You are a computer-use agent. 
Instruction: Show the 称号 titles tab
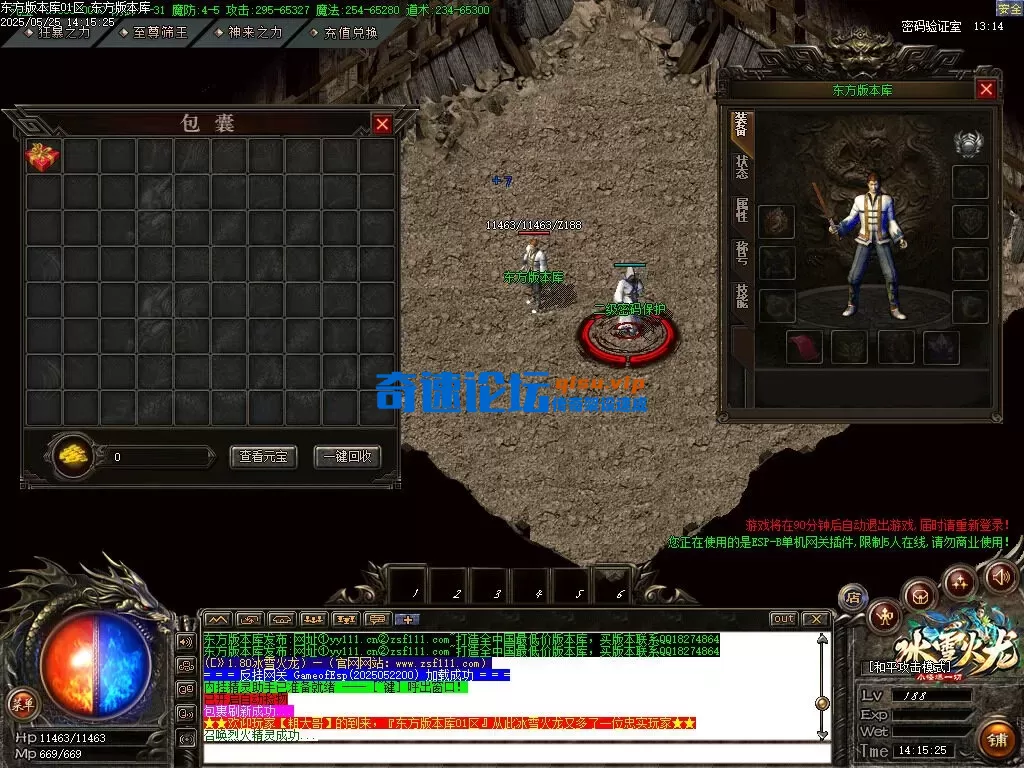(741, 253)
